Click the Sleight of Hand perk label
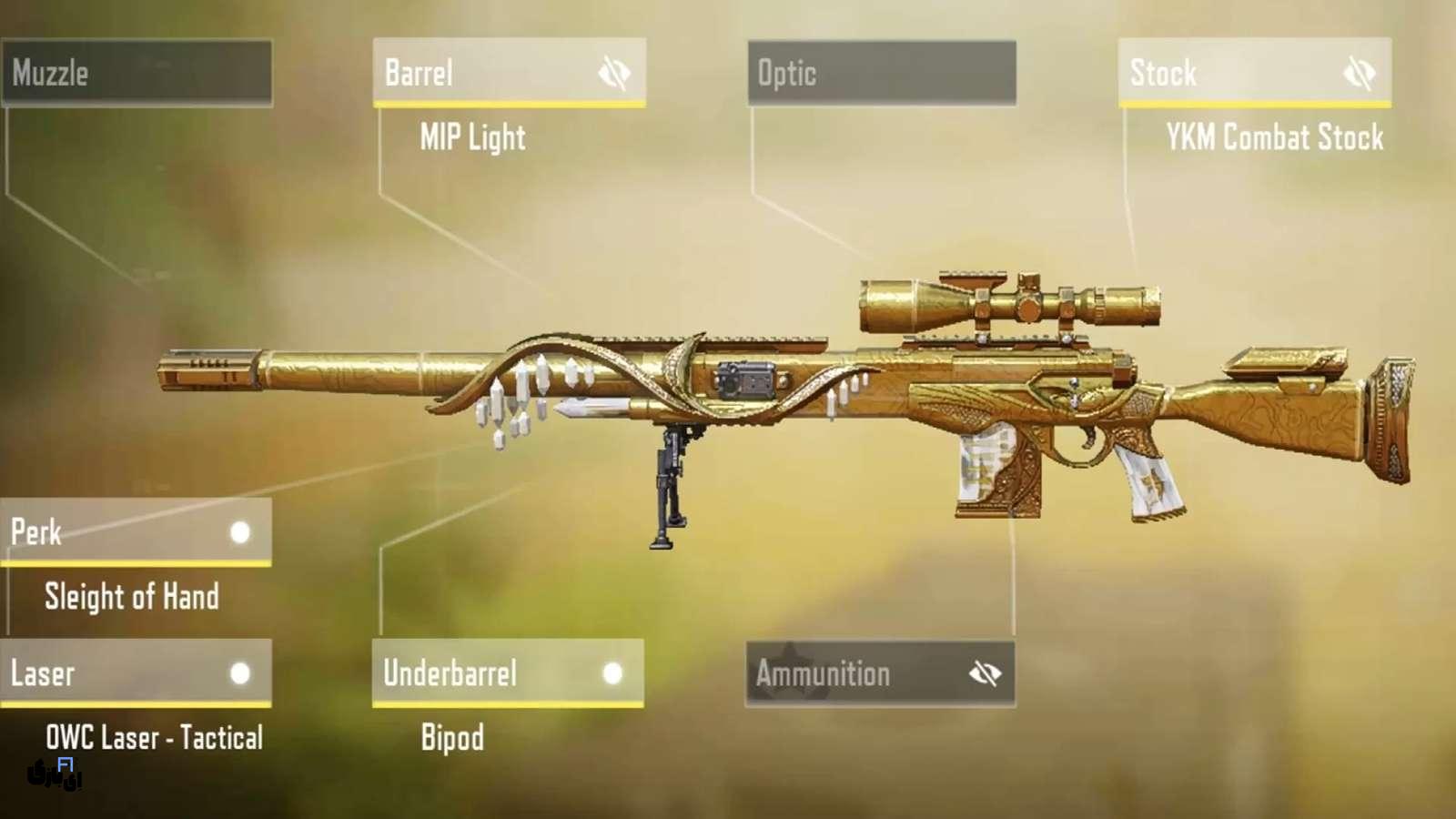This screenshot has width=1456, height=819. tap(132, 597)
